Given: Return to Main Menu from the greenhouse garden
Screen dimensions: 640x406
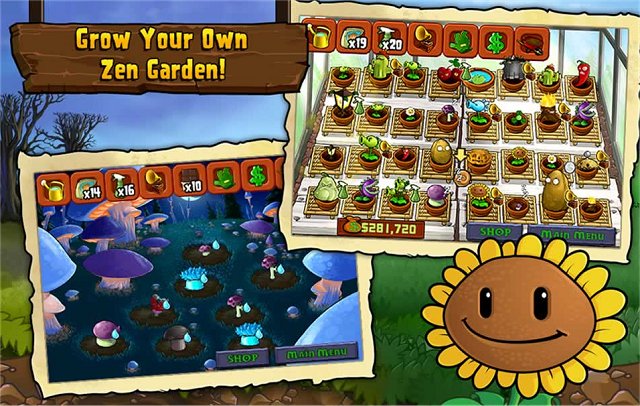Looking at the screenshot, I should point(551,234).
